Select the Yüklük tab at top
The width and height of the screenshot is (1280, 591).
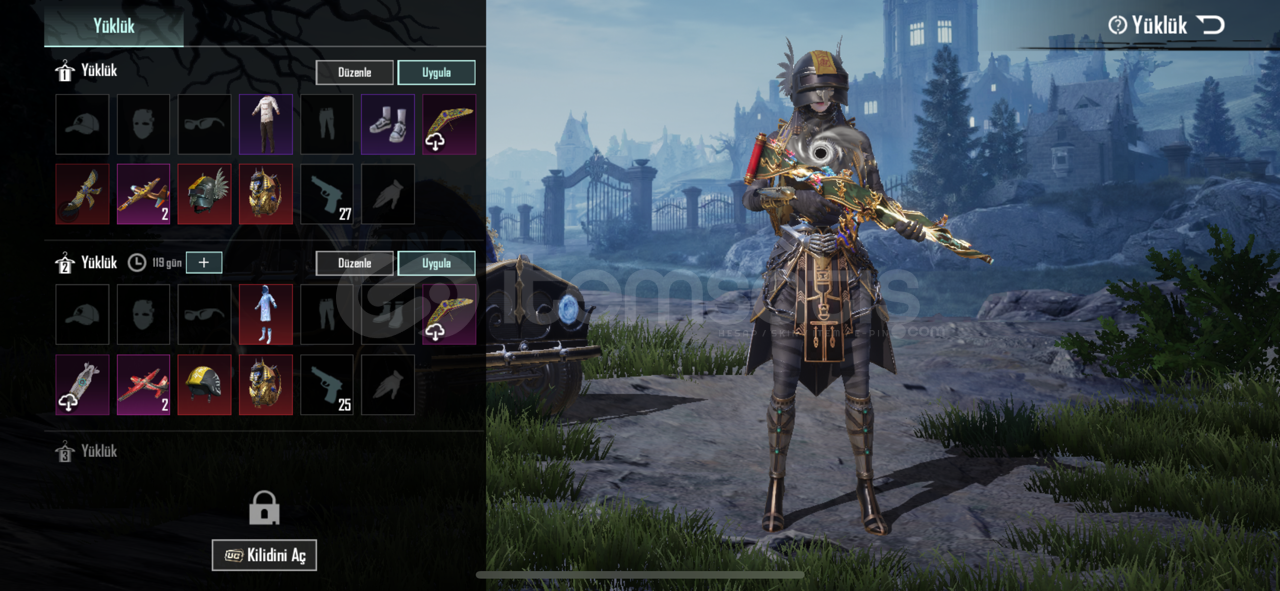(114, 26)
